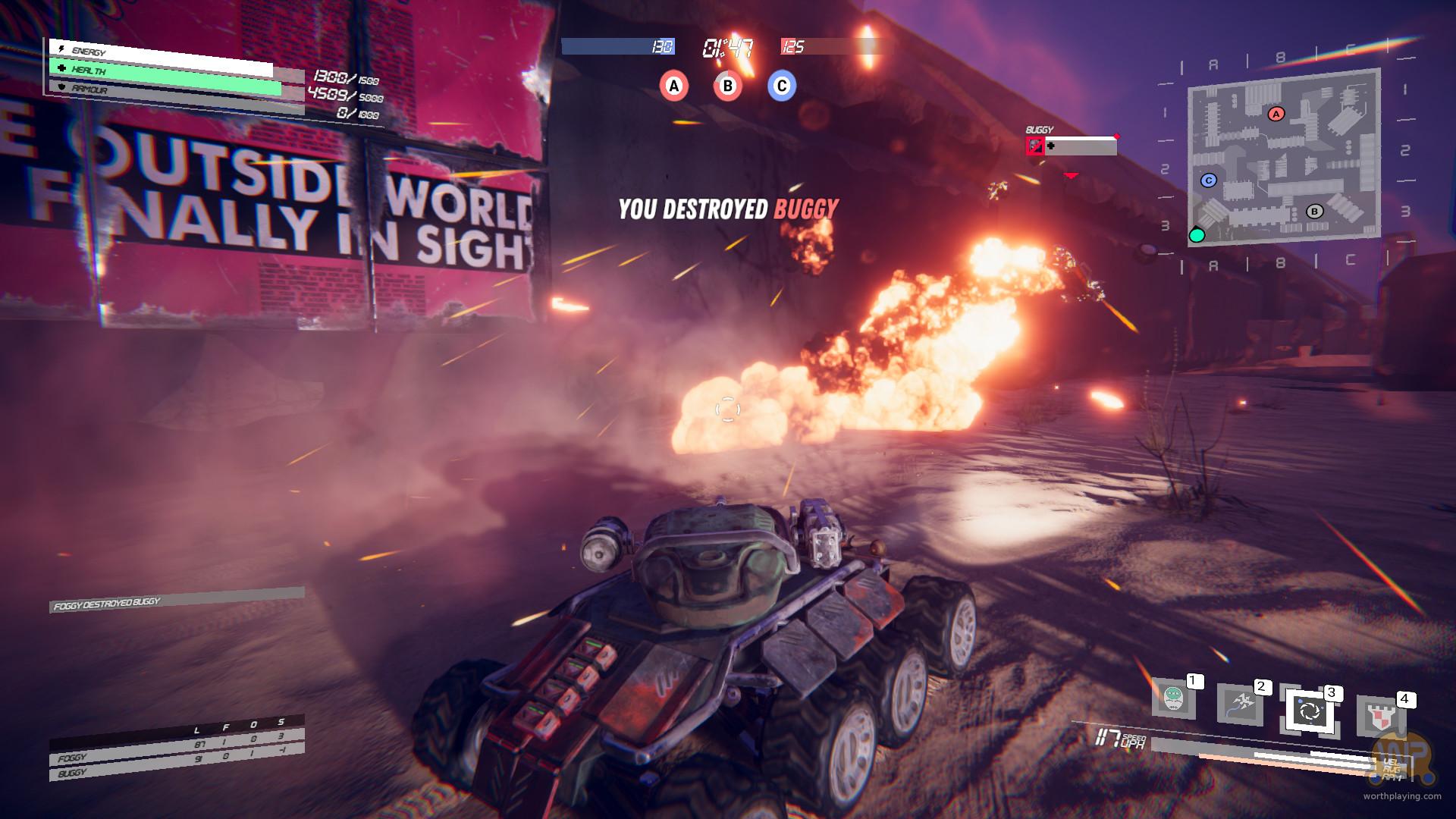Click control point C marker on the minimap
The image size is (1456, 819).
click(1209, 180)
